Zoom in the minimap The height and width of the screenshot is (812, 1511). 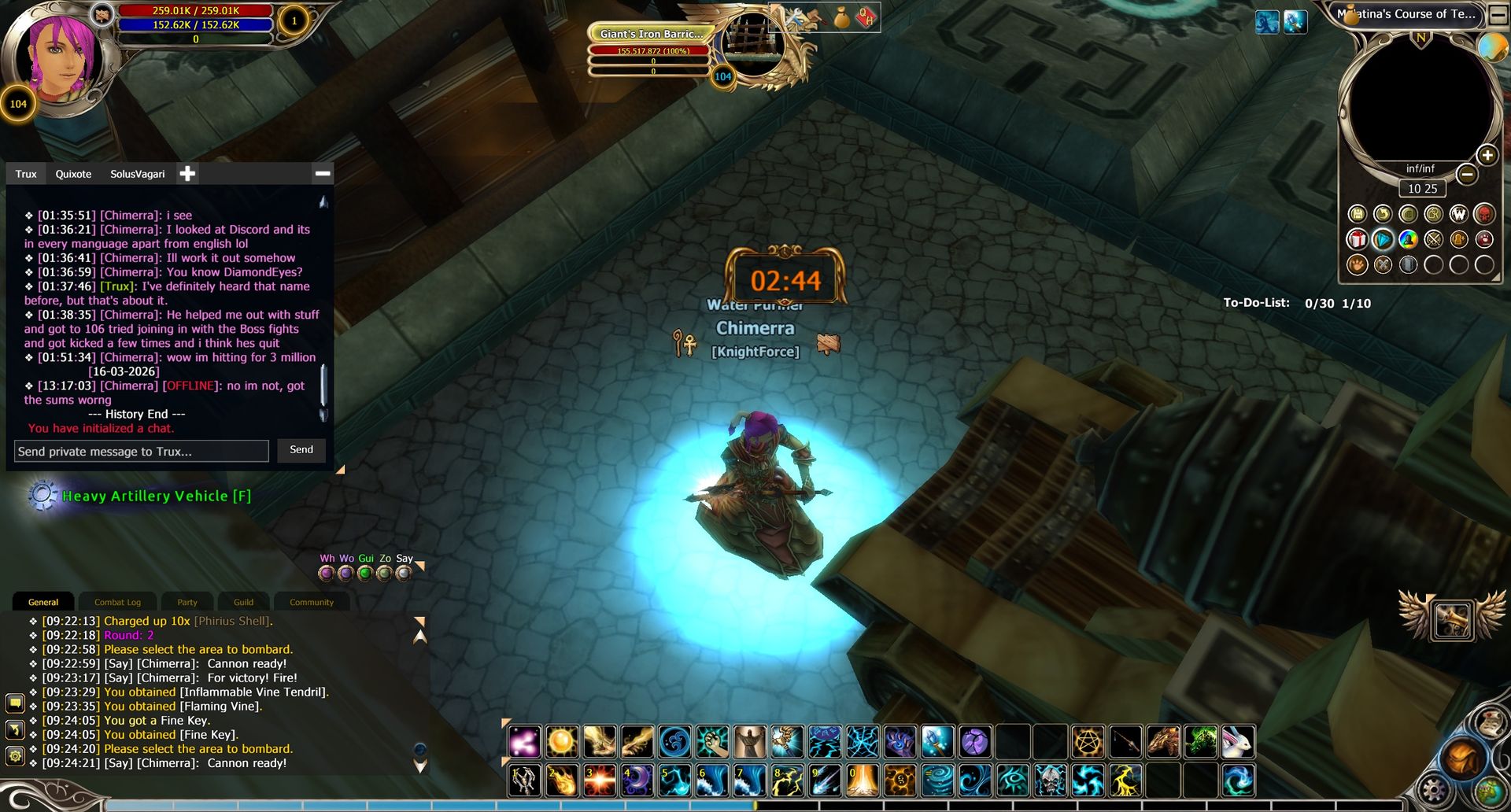1487,155
